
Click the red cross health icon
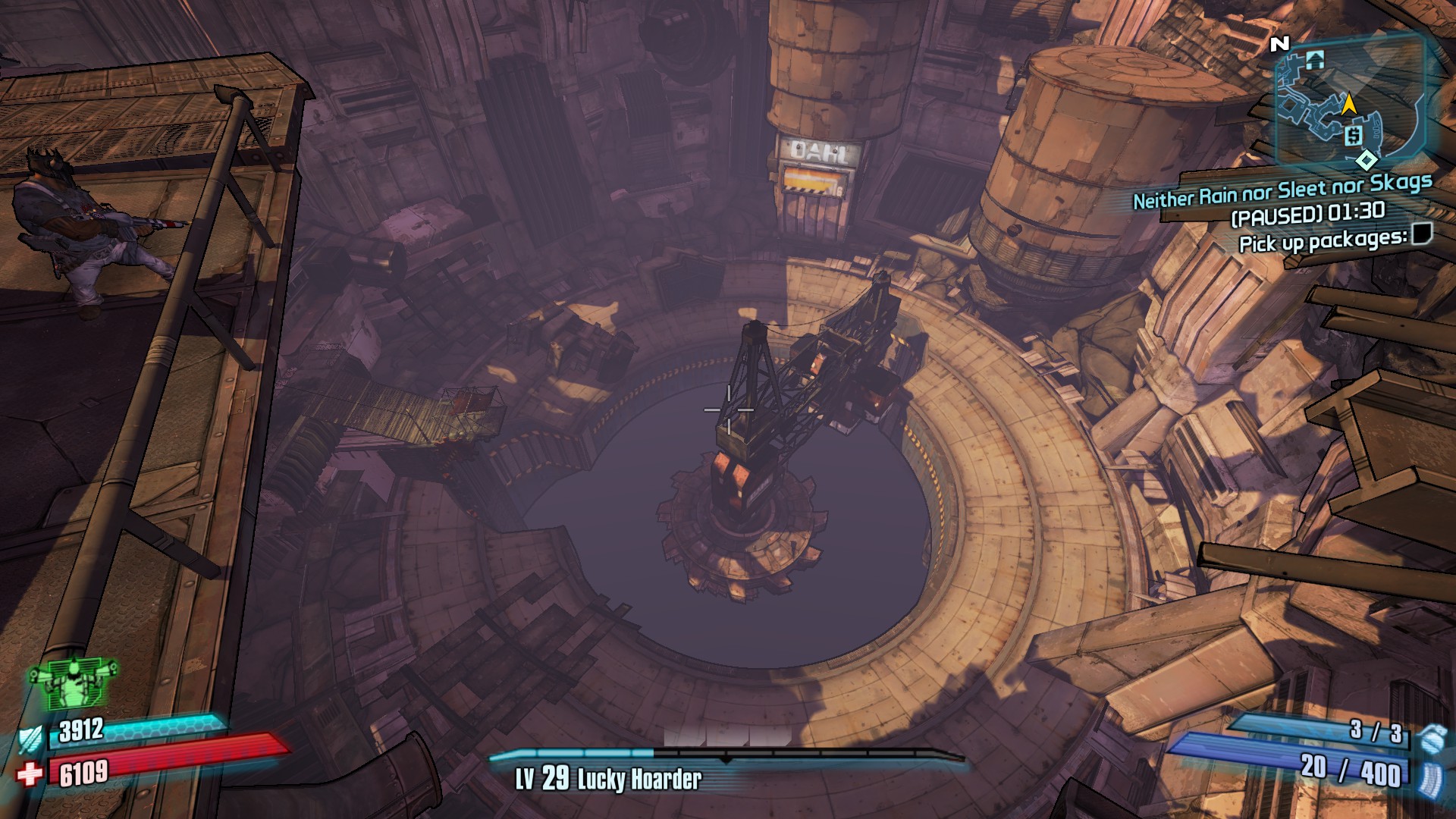pos(30,774)
